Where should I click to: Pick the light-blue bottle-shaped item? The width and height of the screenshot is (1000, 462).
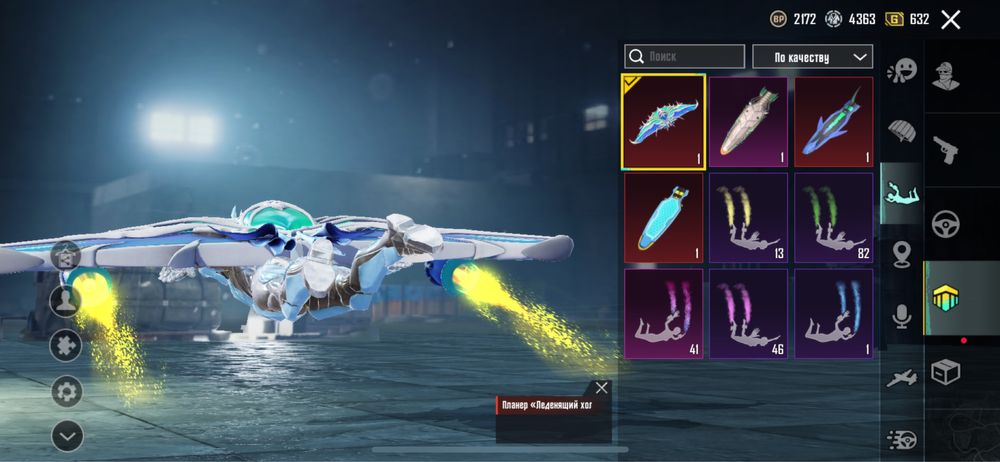coord(663,217)
